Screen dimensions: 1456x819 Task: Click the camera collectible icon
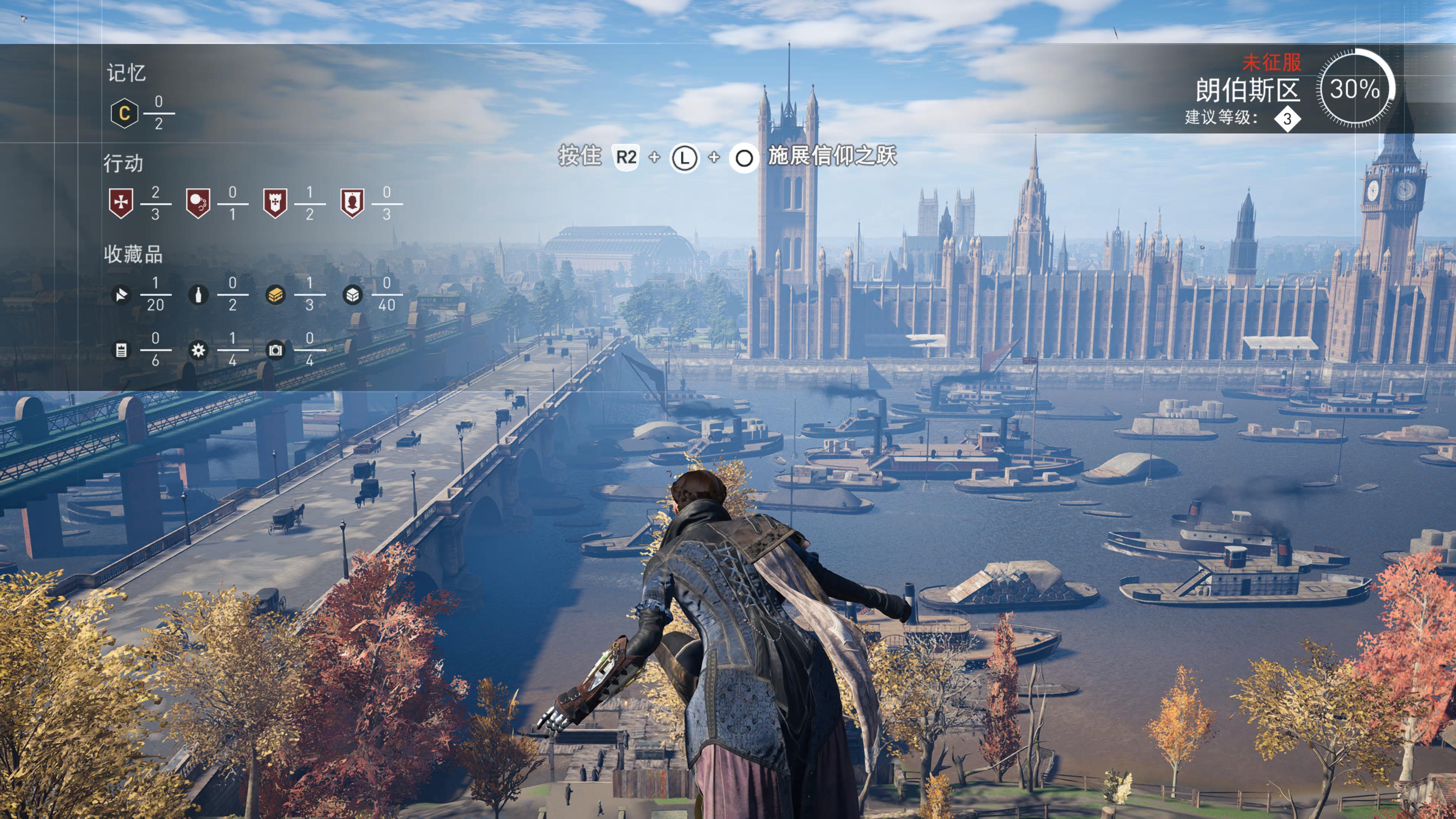pos(275,350)
